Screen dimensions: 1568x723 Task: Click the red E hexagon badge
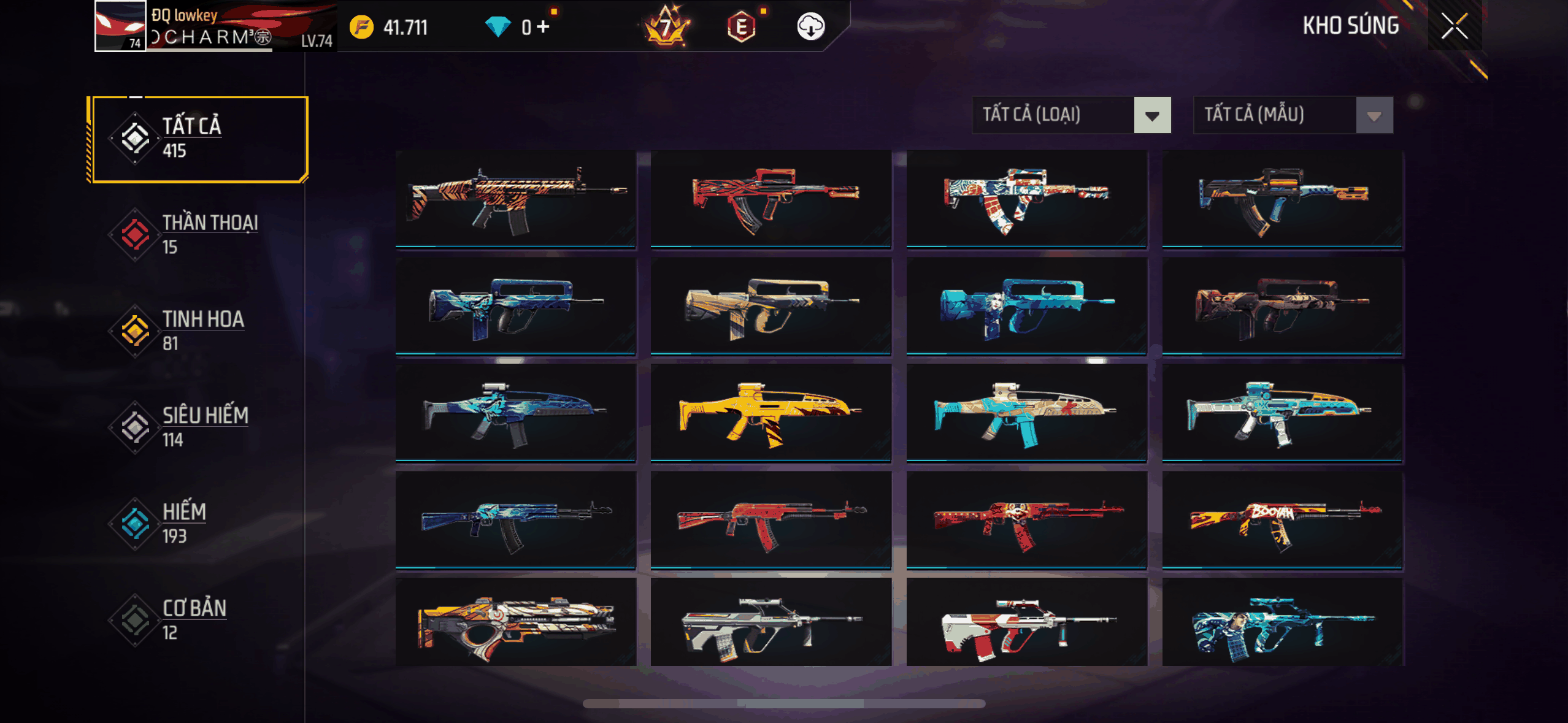741,27
